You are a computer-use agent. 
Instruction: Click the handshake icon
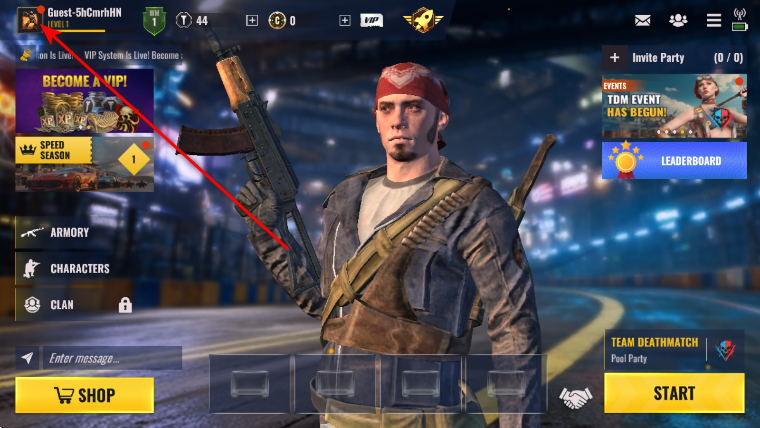point(574,397)
